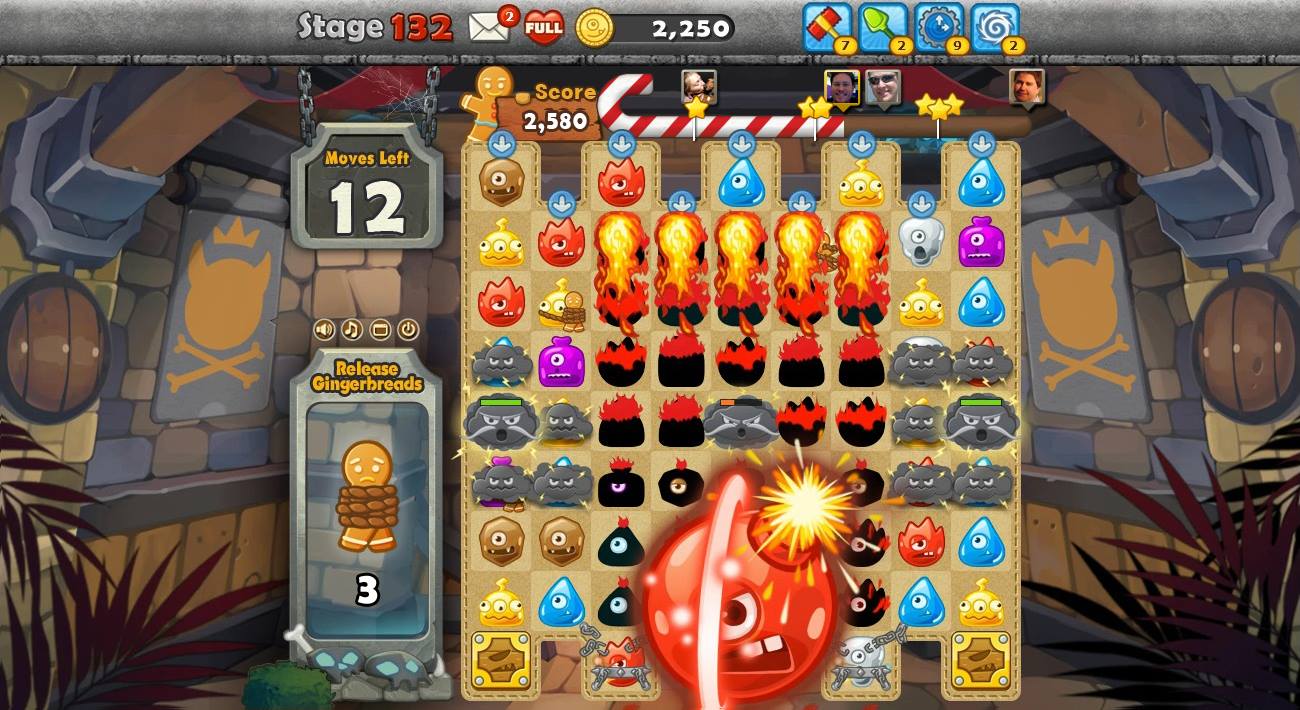Select the unchained white ghost monster tile
This screenshot has height=710, width=1300.
coord(920,241)
